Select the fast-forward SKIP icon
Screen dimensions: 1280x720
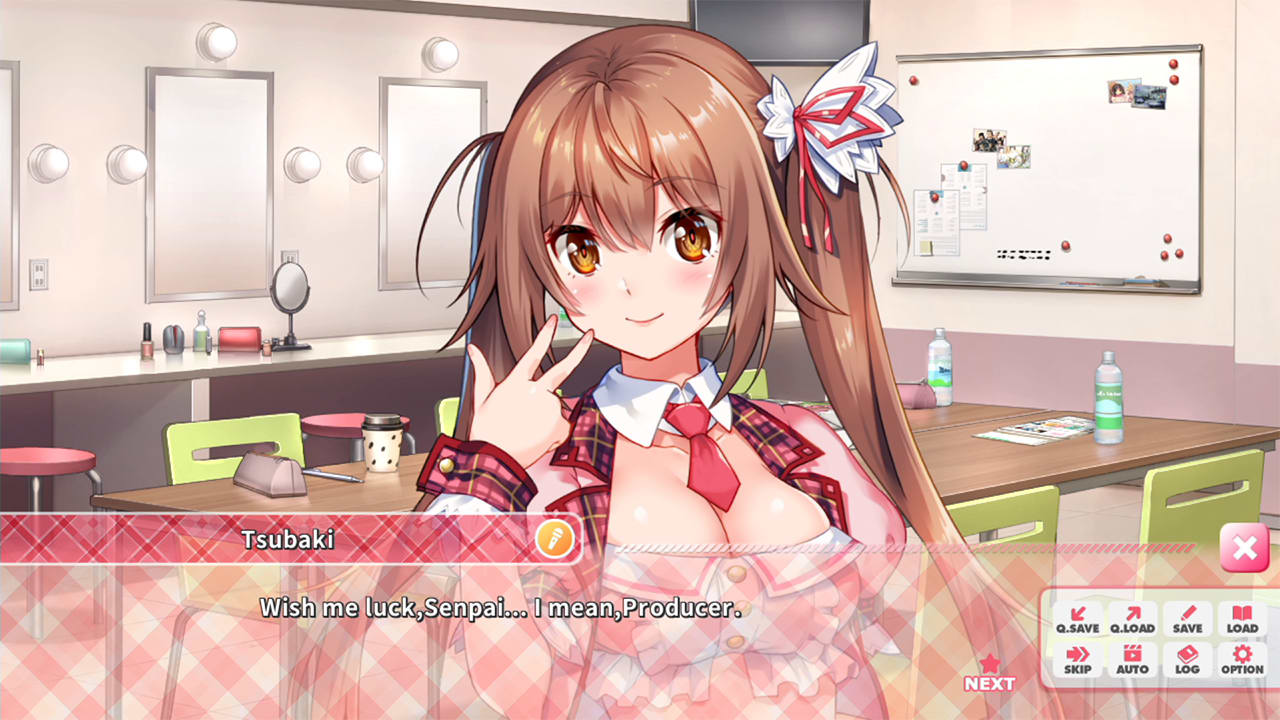(x=1077, y=660)
